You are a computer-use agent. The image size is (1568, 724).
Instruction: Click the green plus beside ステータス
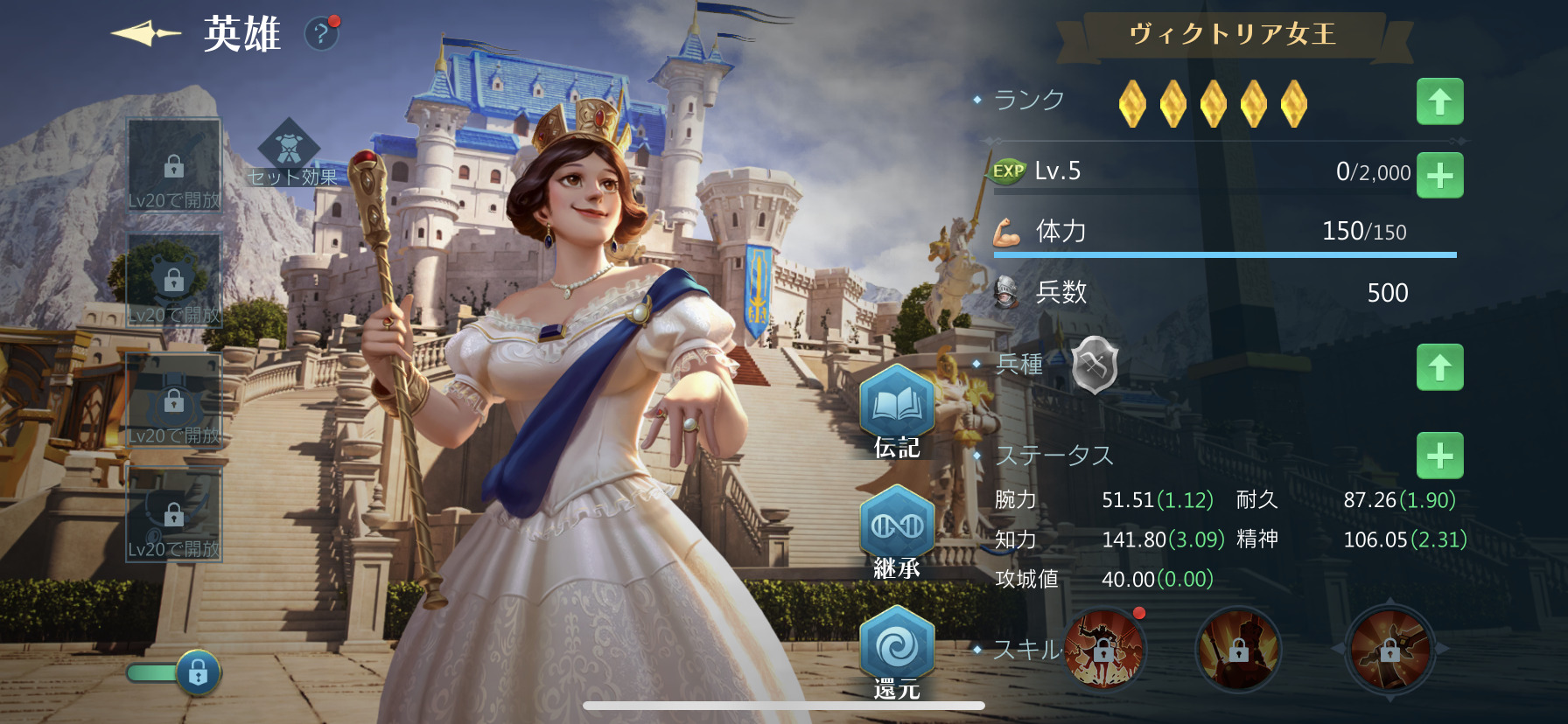(1439, 456)
